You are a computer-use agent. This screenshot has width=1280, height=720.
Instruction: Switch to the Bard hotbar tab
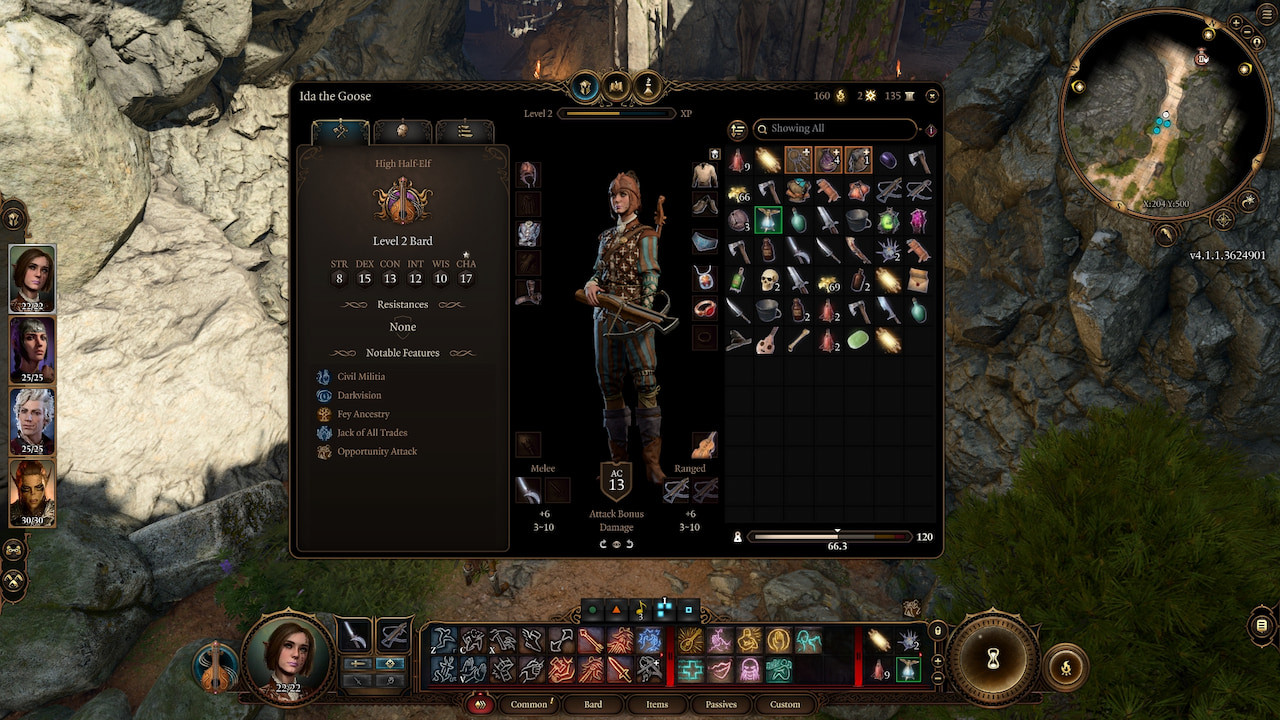pos(593,704)
